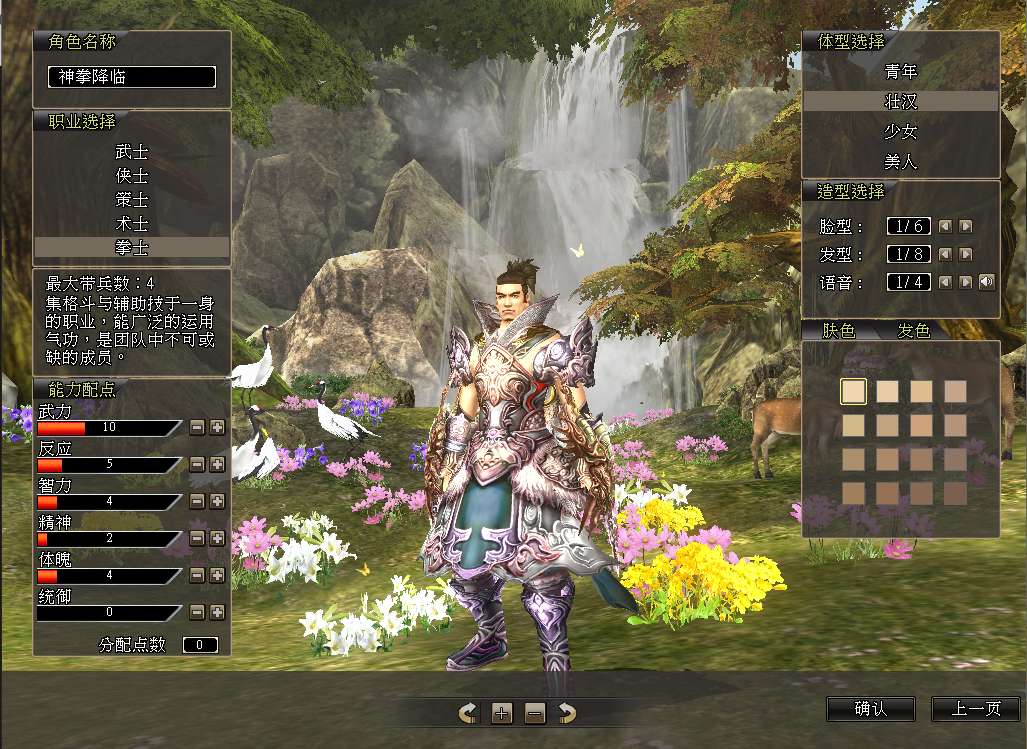Screen dimensions: 1027x749
Task: Add a point to 统御
Action: click(217, 612)
